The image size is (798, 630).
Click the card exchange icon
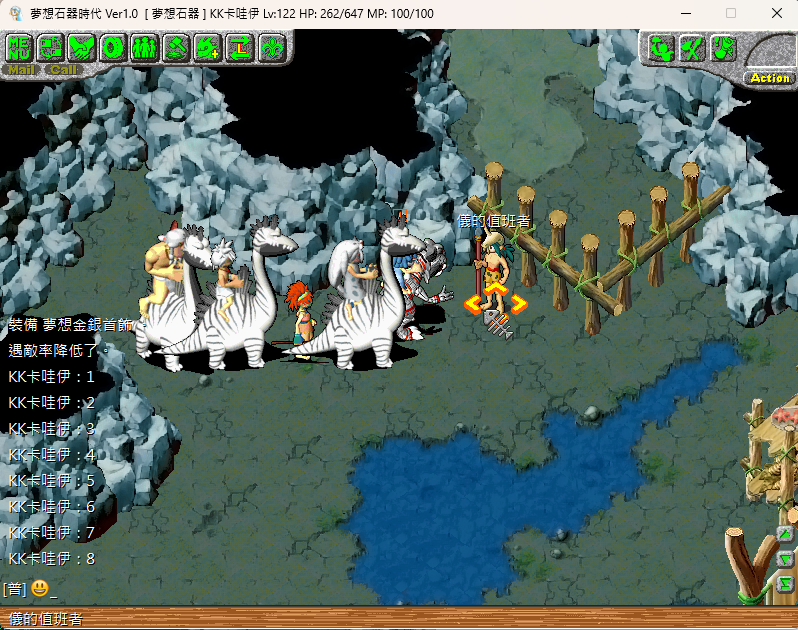tap(51, 47)
